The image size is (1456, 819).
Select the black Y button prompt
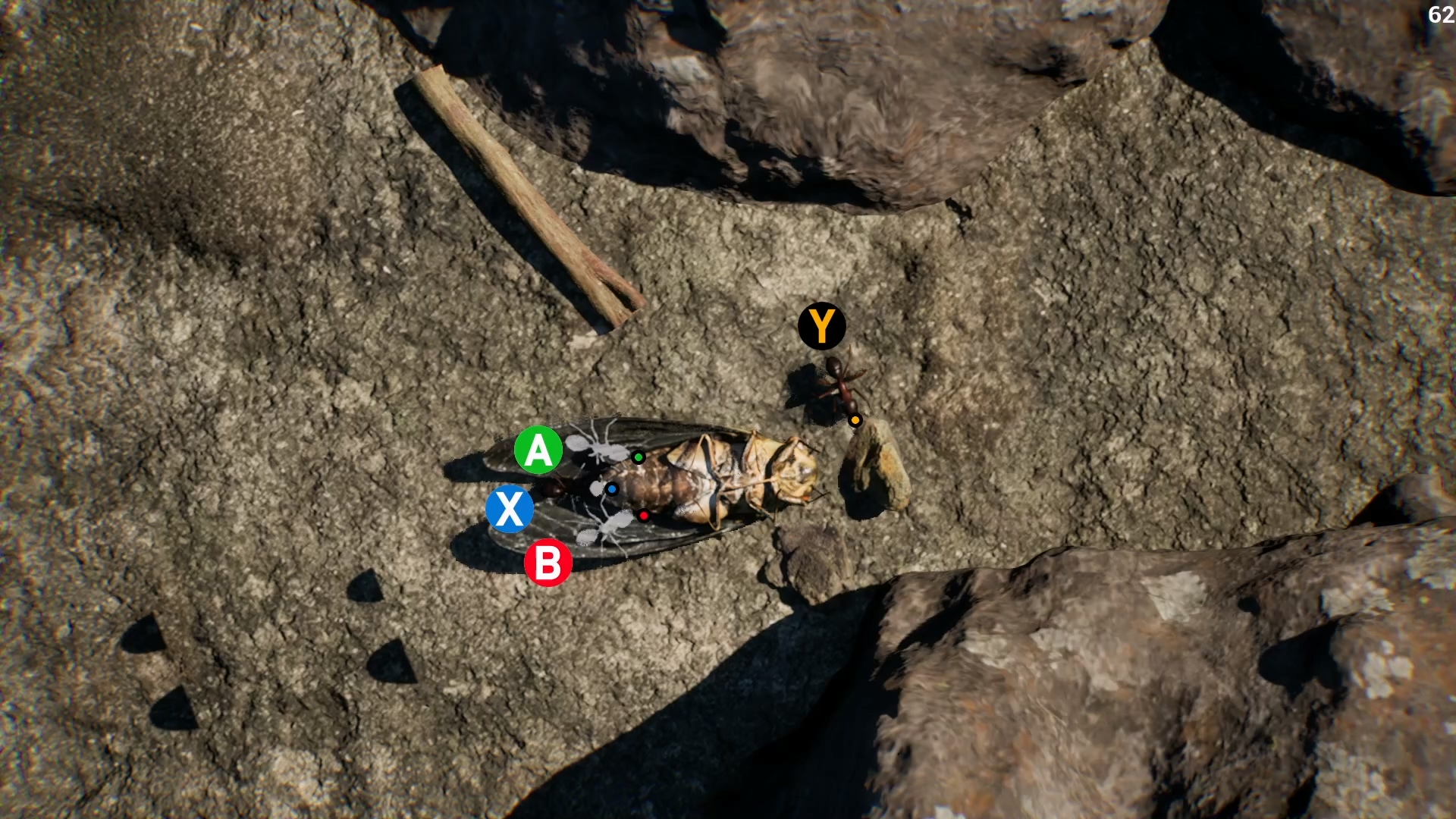pos(821,326)
